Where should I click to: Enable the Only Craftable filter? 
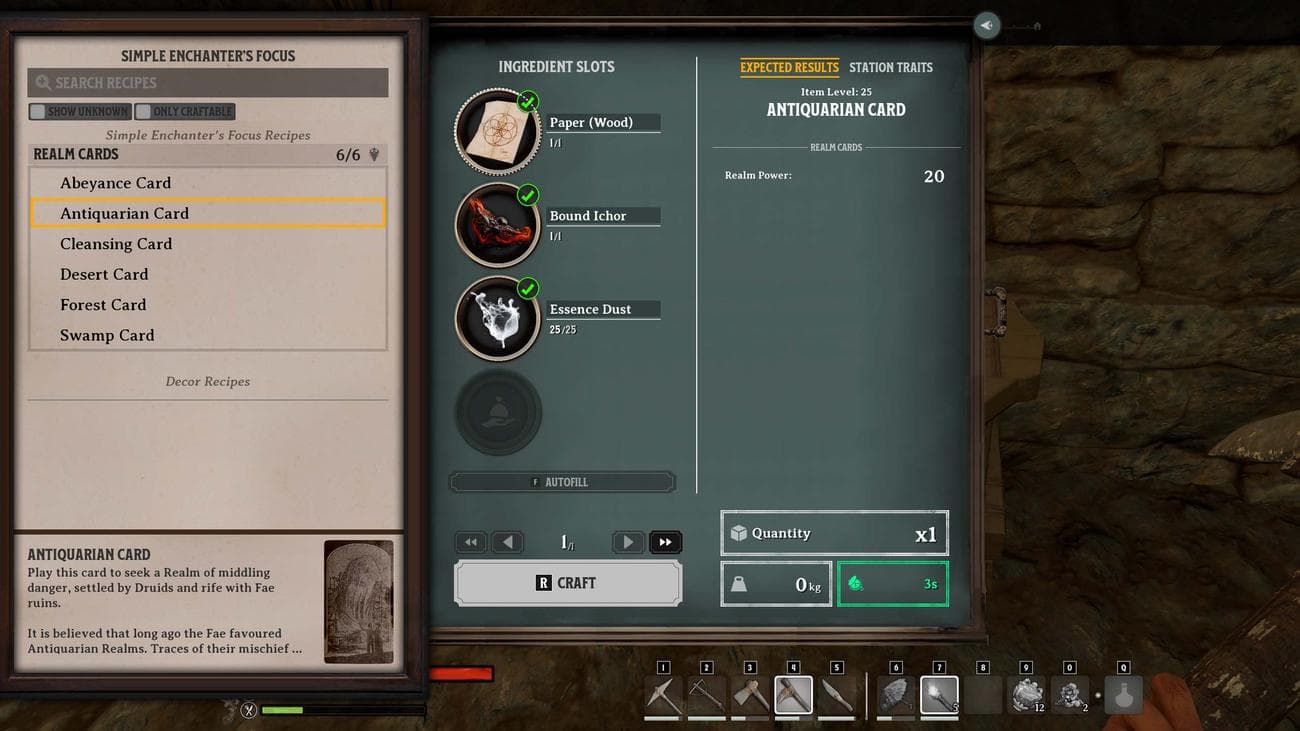point(144,112)
